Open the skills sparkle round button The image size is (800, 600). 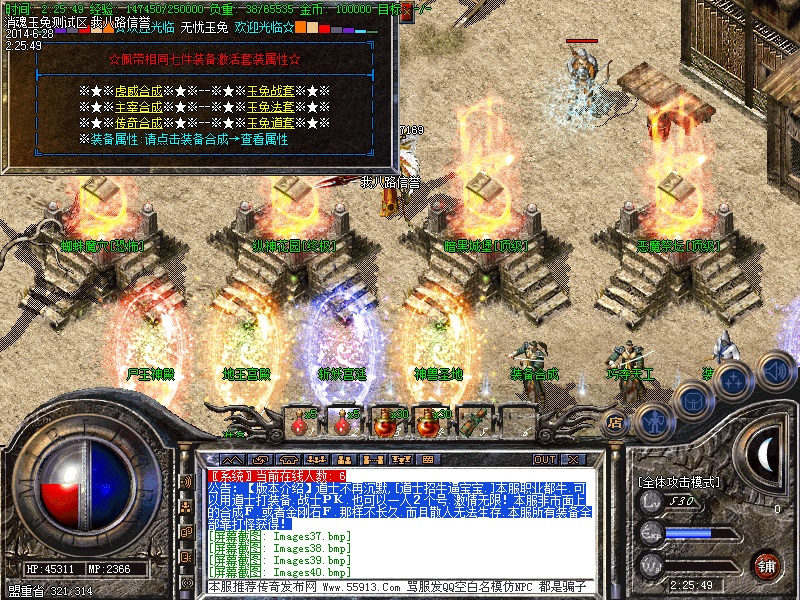733,380
